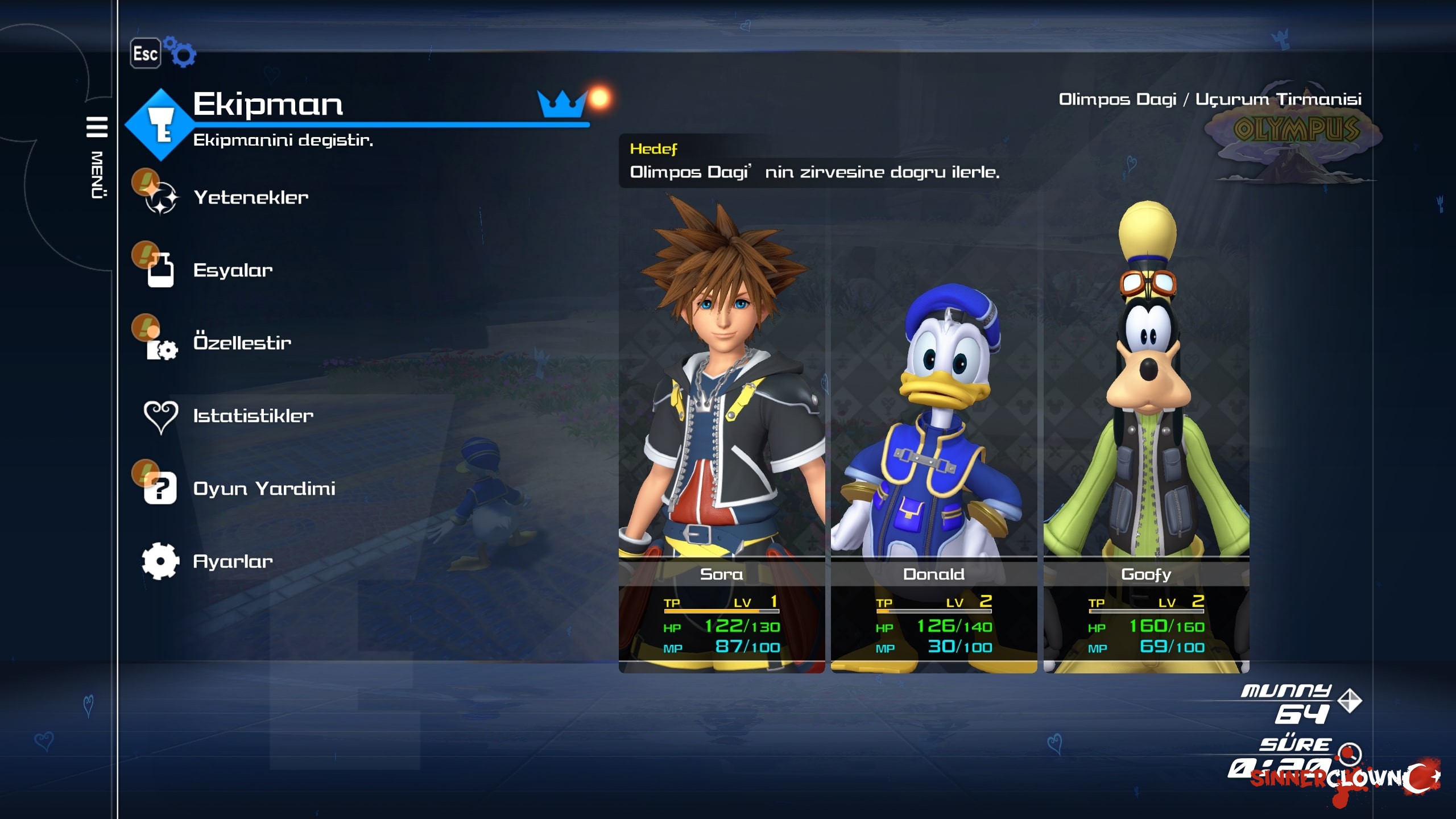Open the Ekipman menu entry
The image size is (1456, 819).
267,105
